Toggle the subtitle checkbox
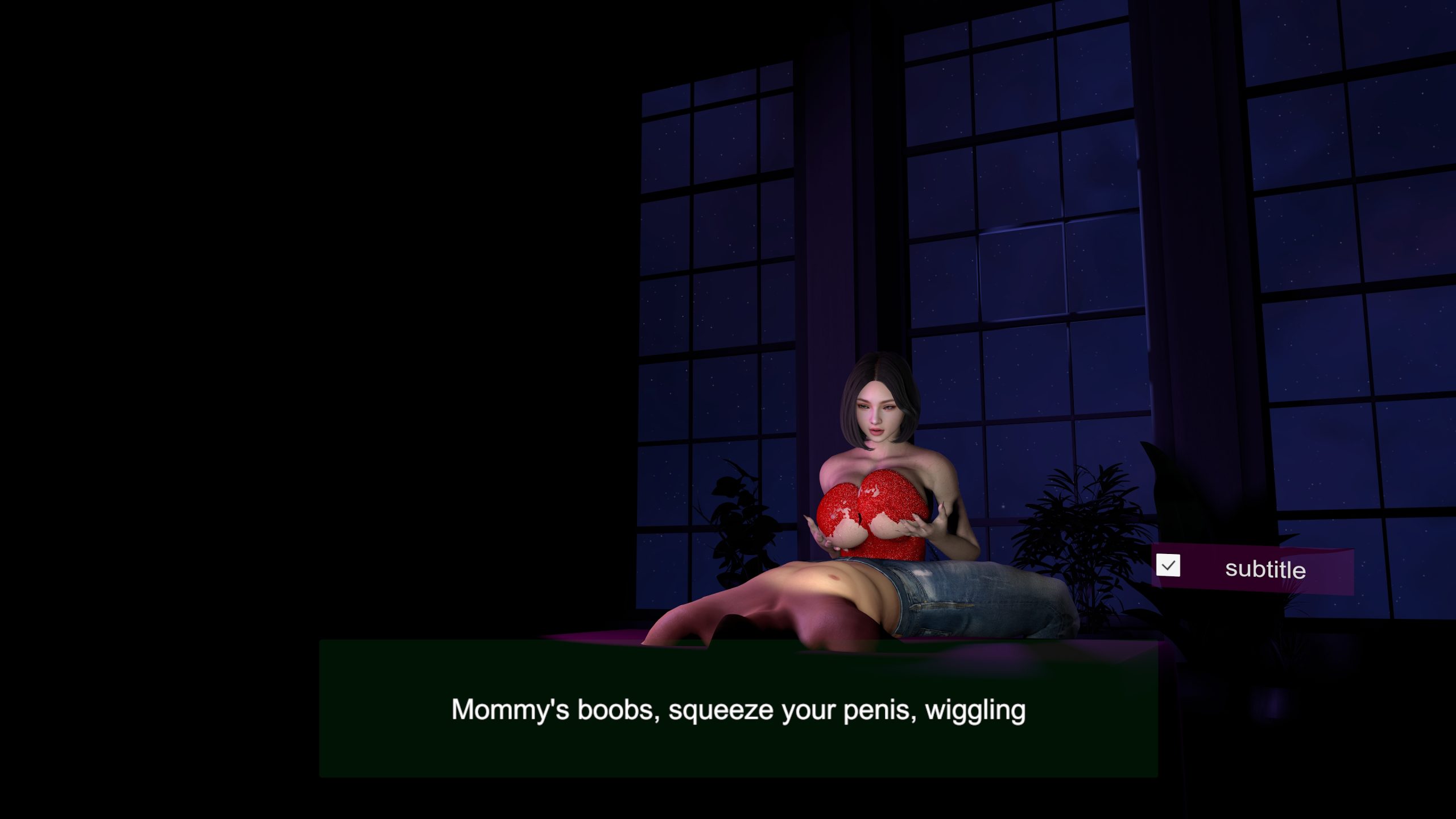 [1168, 565]
